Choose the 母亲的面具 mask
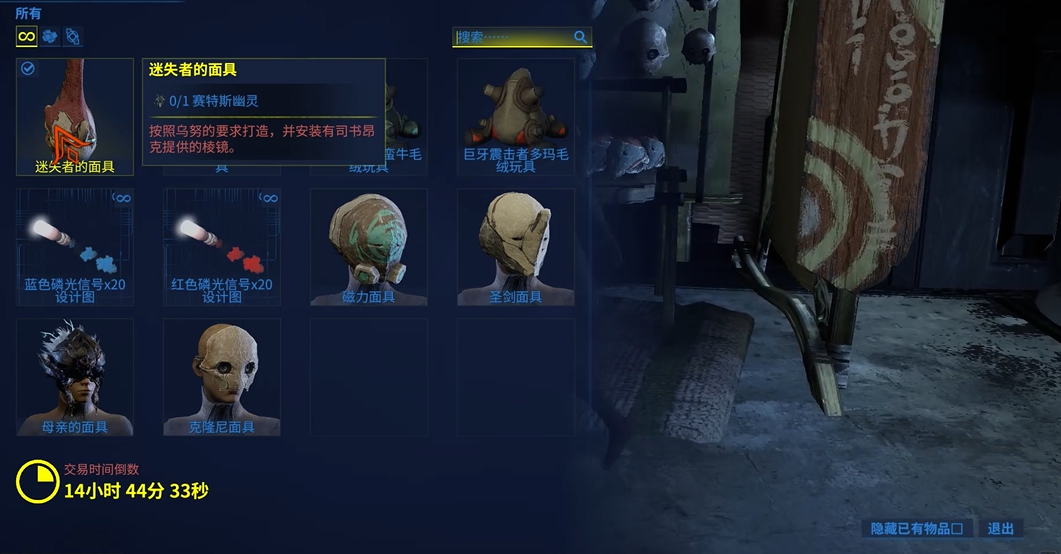 75,377
